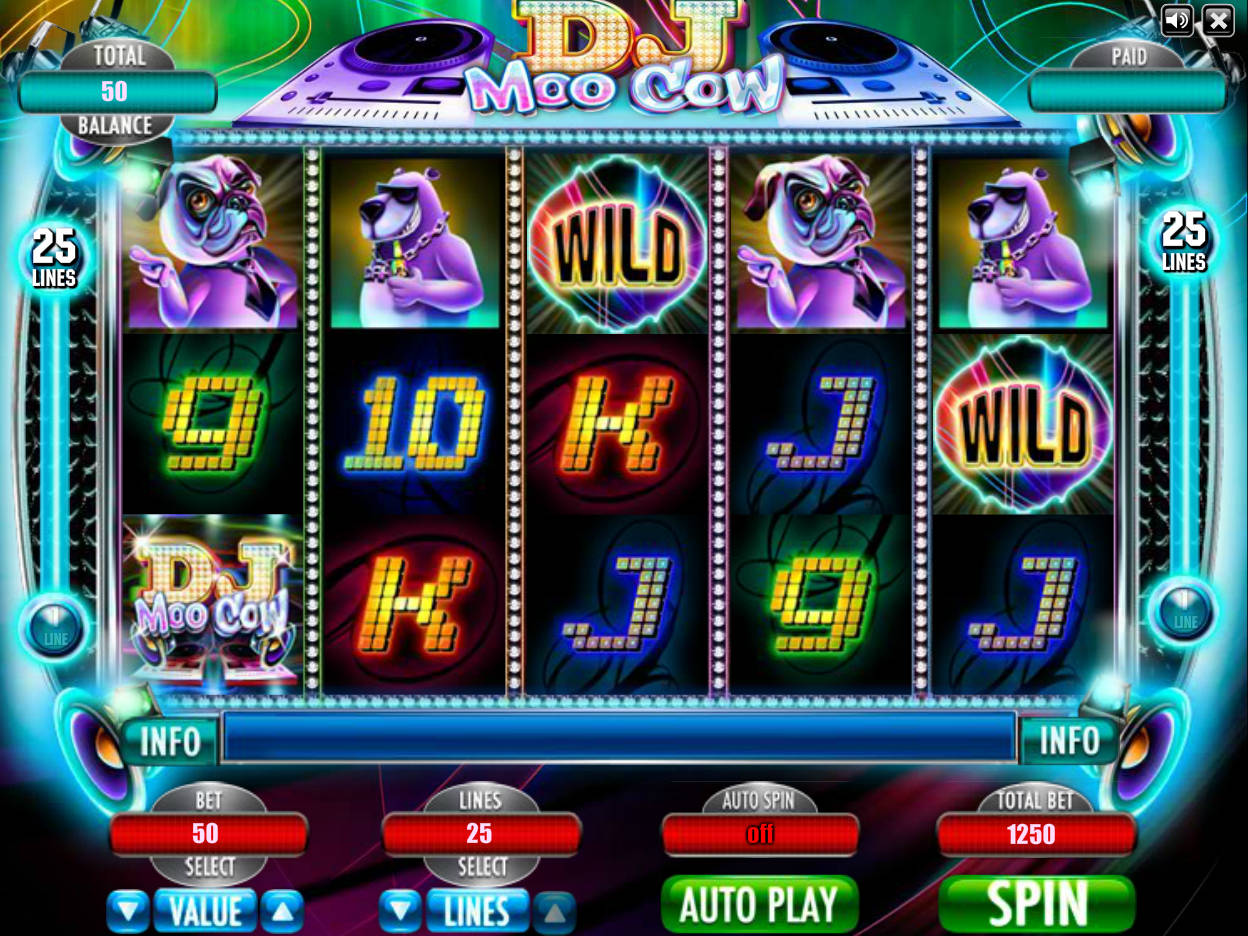Spin the reels with the SPIN button
The image size is (1248, 936).
[1036, 904]
